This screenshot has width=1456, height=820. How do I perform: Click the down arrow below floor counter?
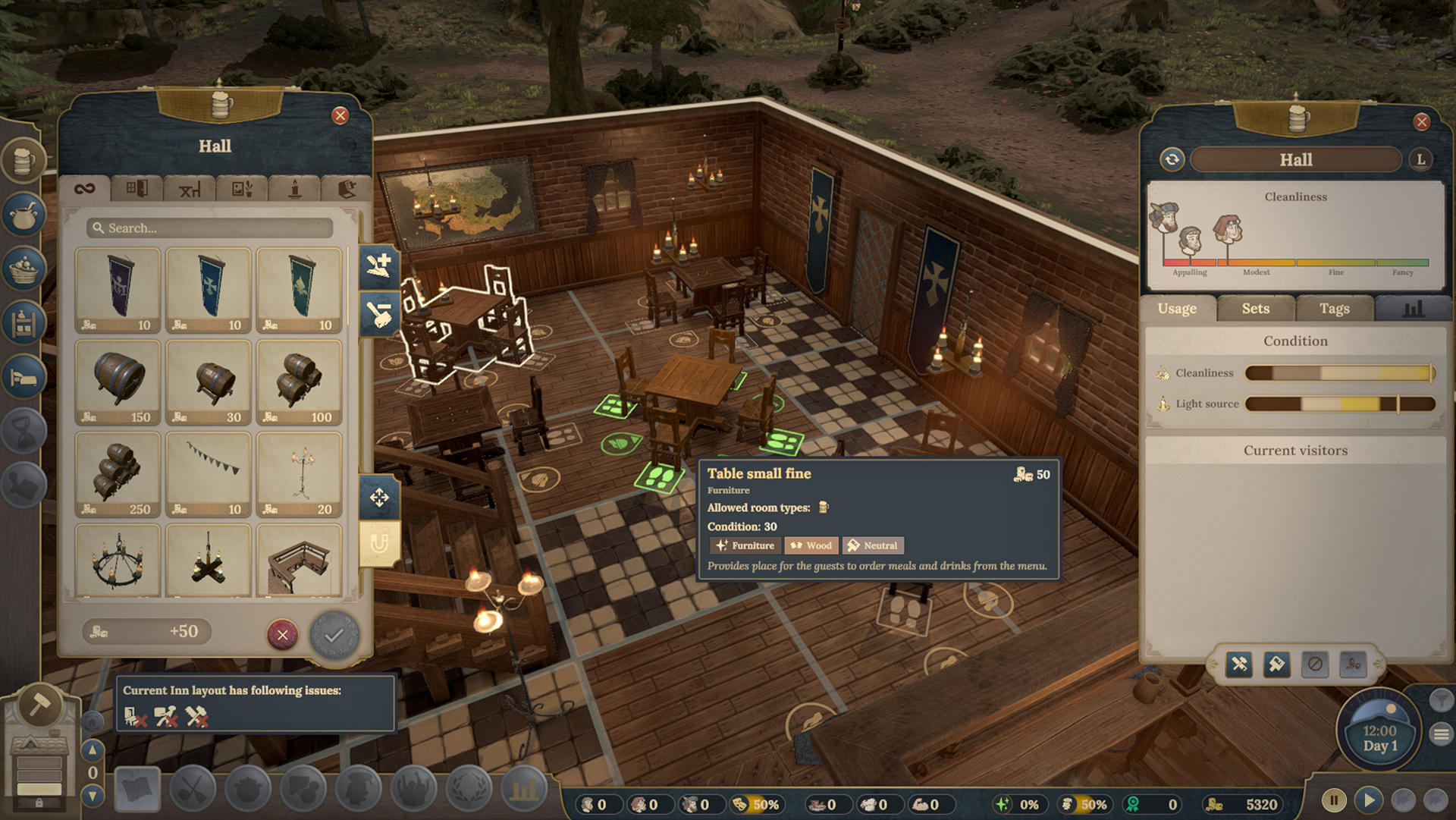[x=93, y=795]
